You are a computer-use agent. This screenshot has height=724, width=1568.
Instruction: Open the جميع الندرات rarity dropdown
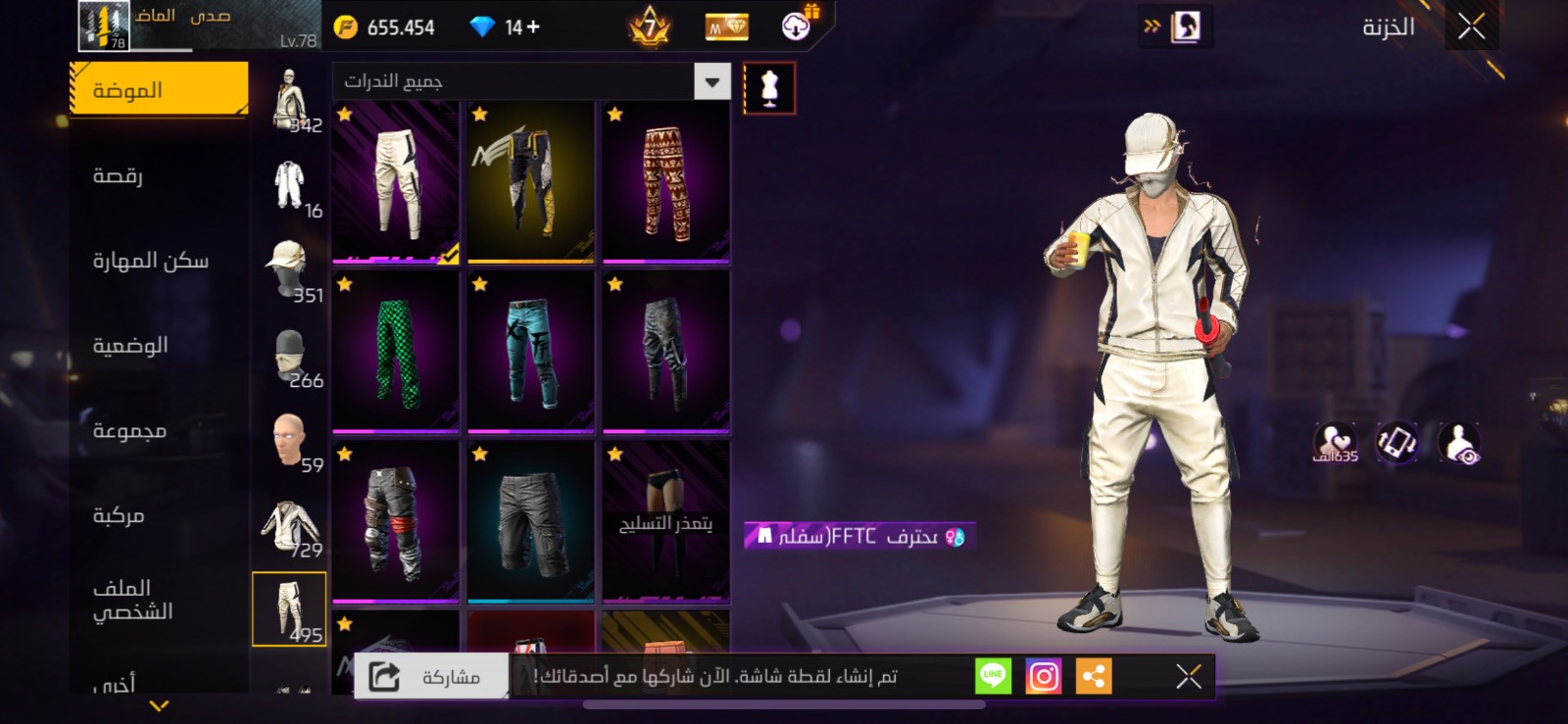529,82
